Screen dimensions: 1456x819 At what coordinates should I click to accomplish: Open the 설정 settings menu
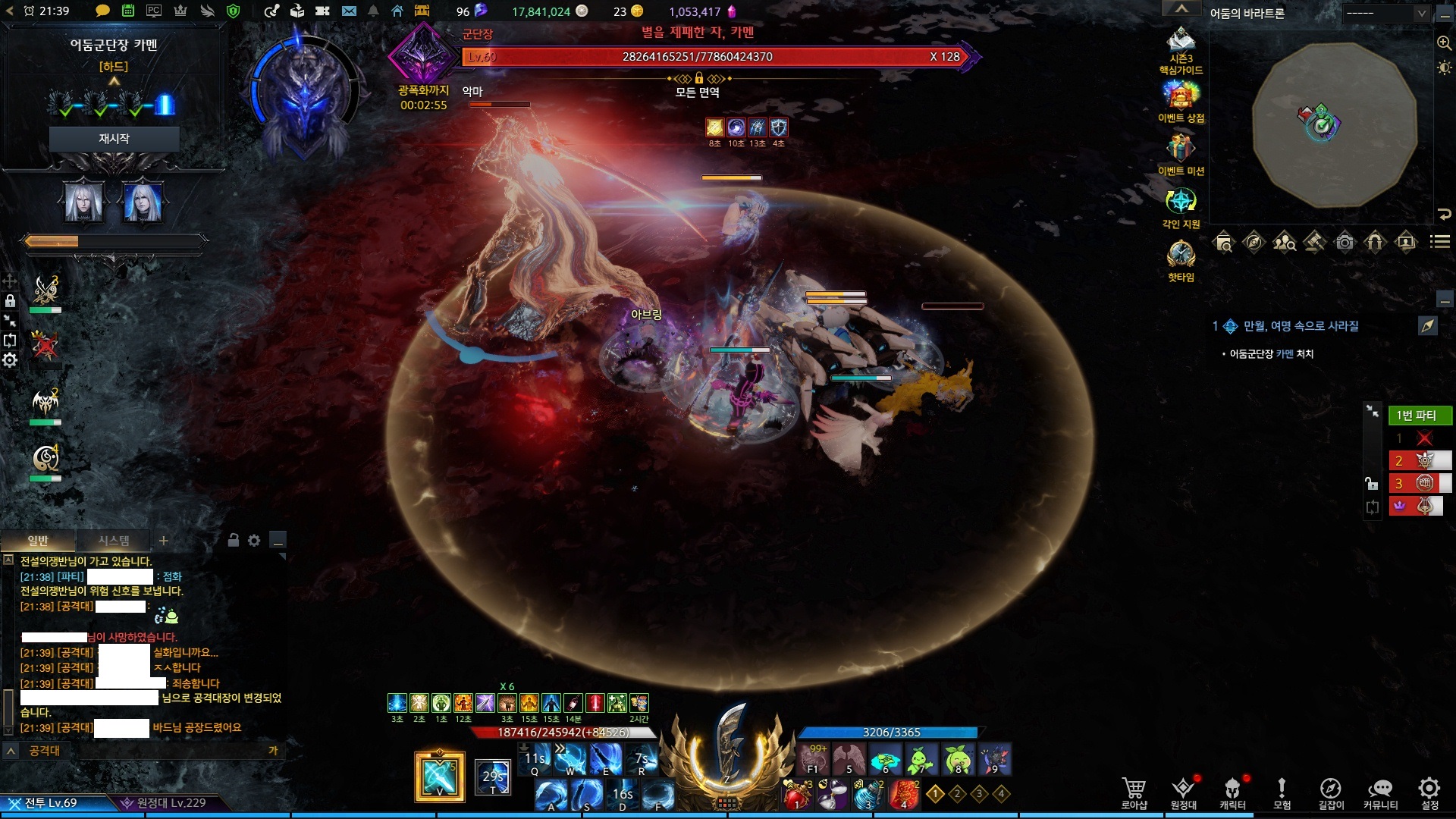[1429, 792]
